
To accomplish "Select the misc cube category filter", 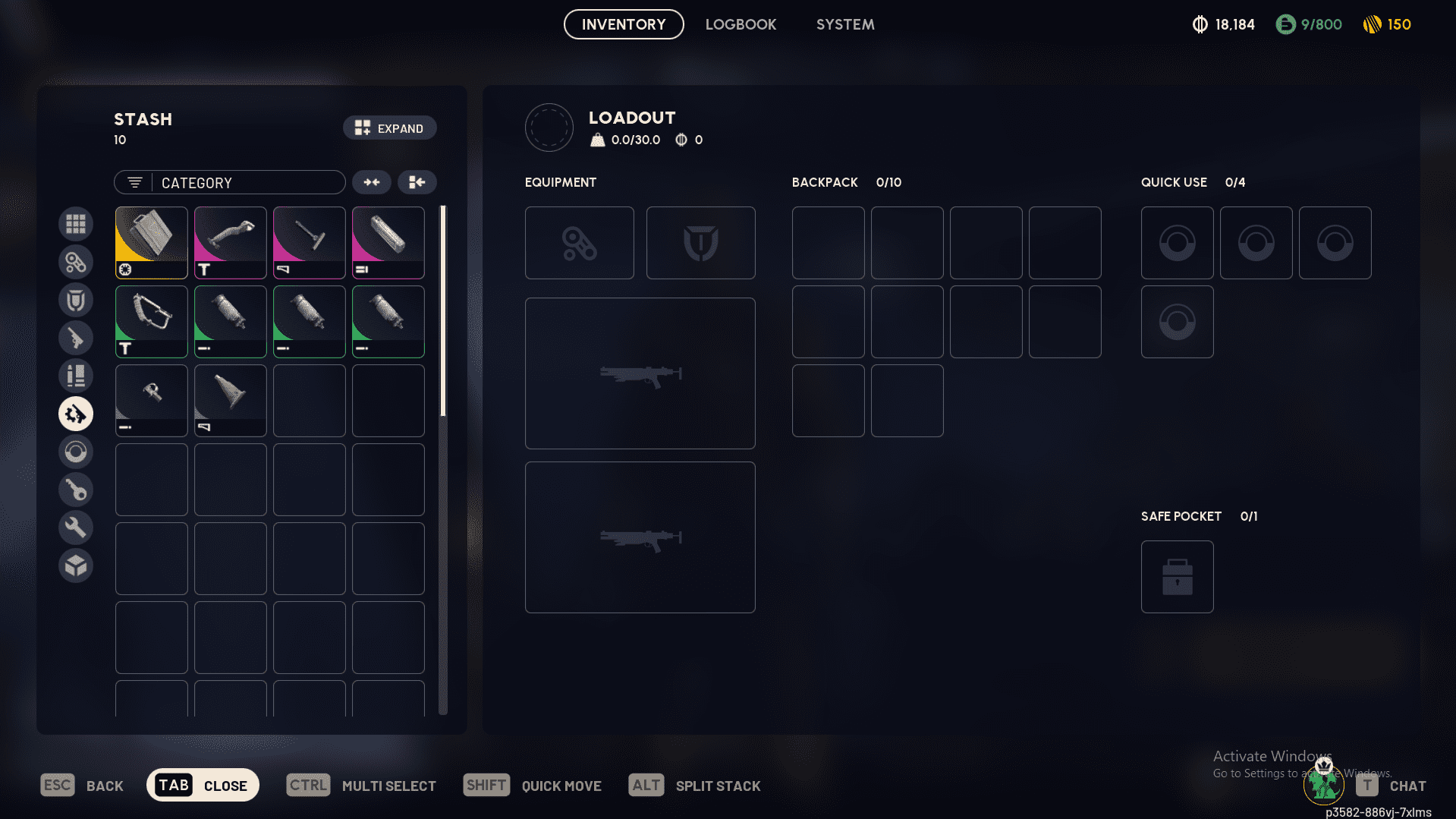I will [x=76, y=565].
